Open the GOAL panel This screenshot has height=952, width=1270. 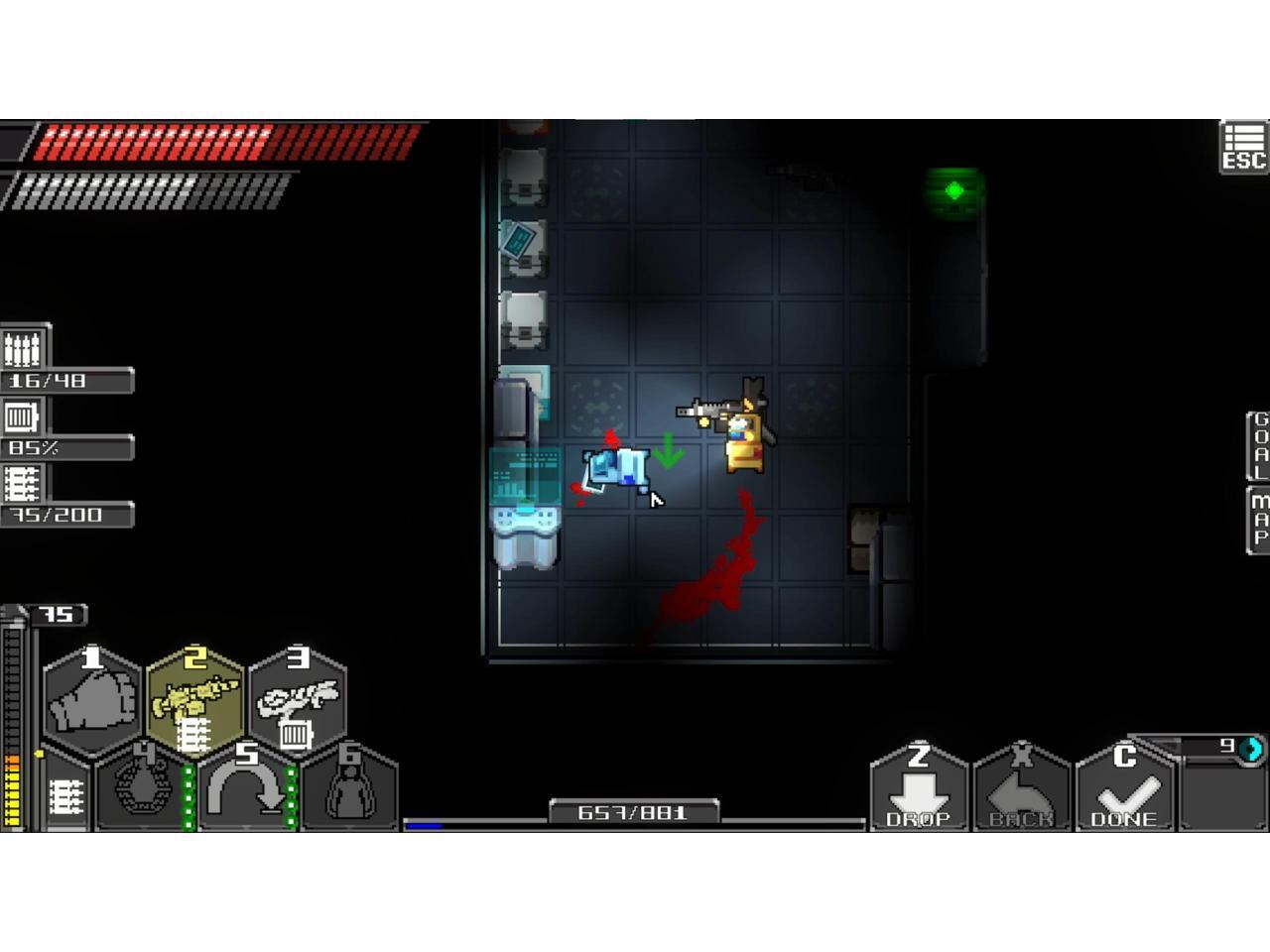1258,444
